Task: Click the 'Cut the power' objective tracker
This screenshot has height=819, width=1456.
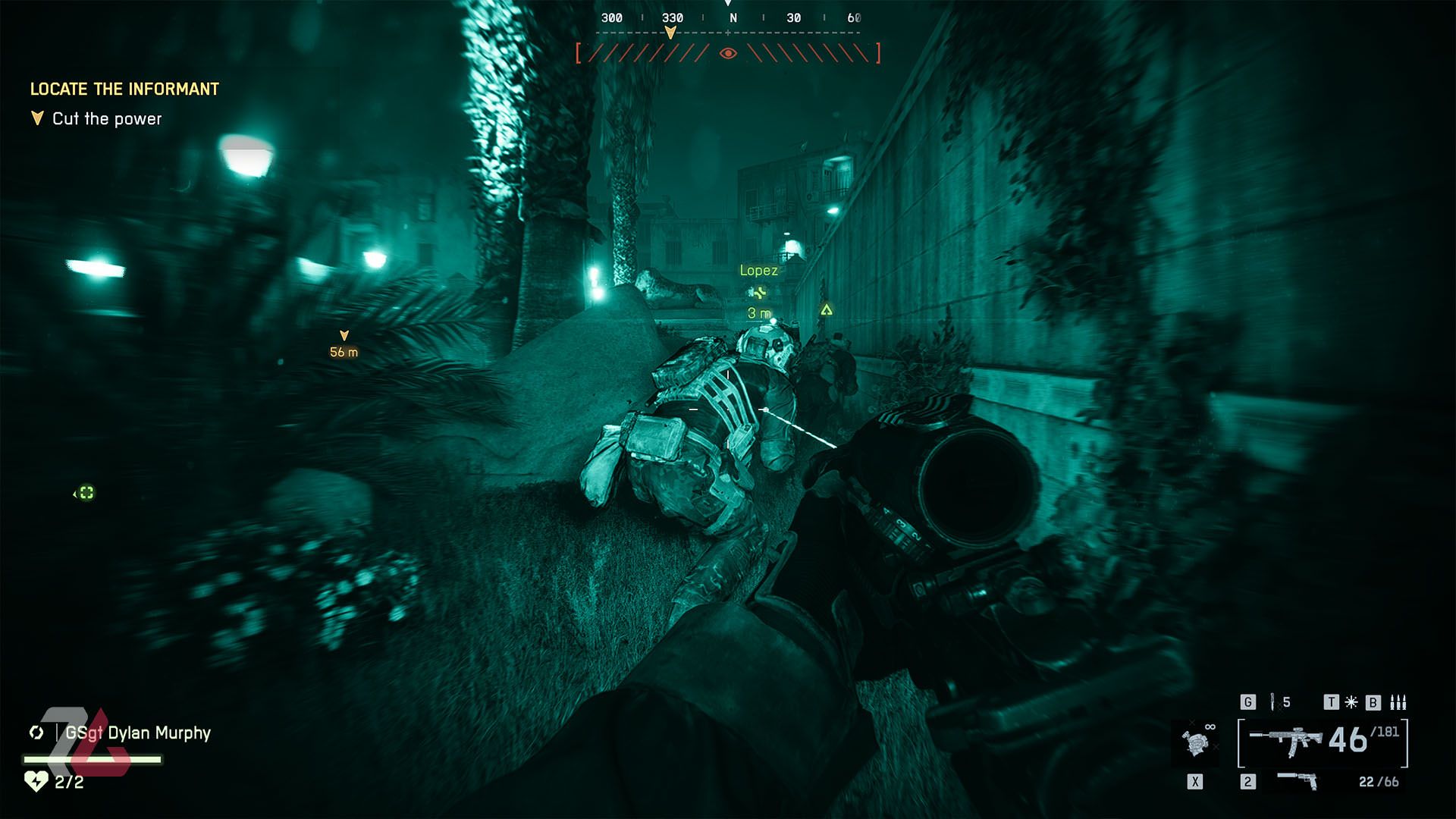Action: click(x=106, y=119)
